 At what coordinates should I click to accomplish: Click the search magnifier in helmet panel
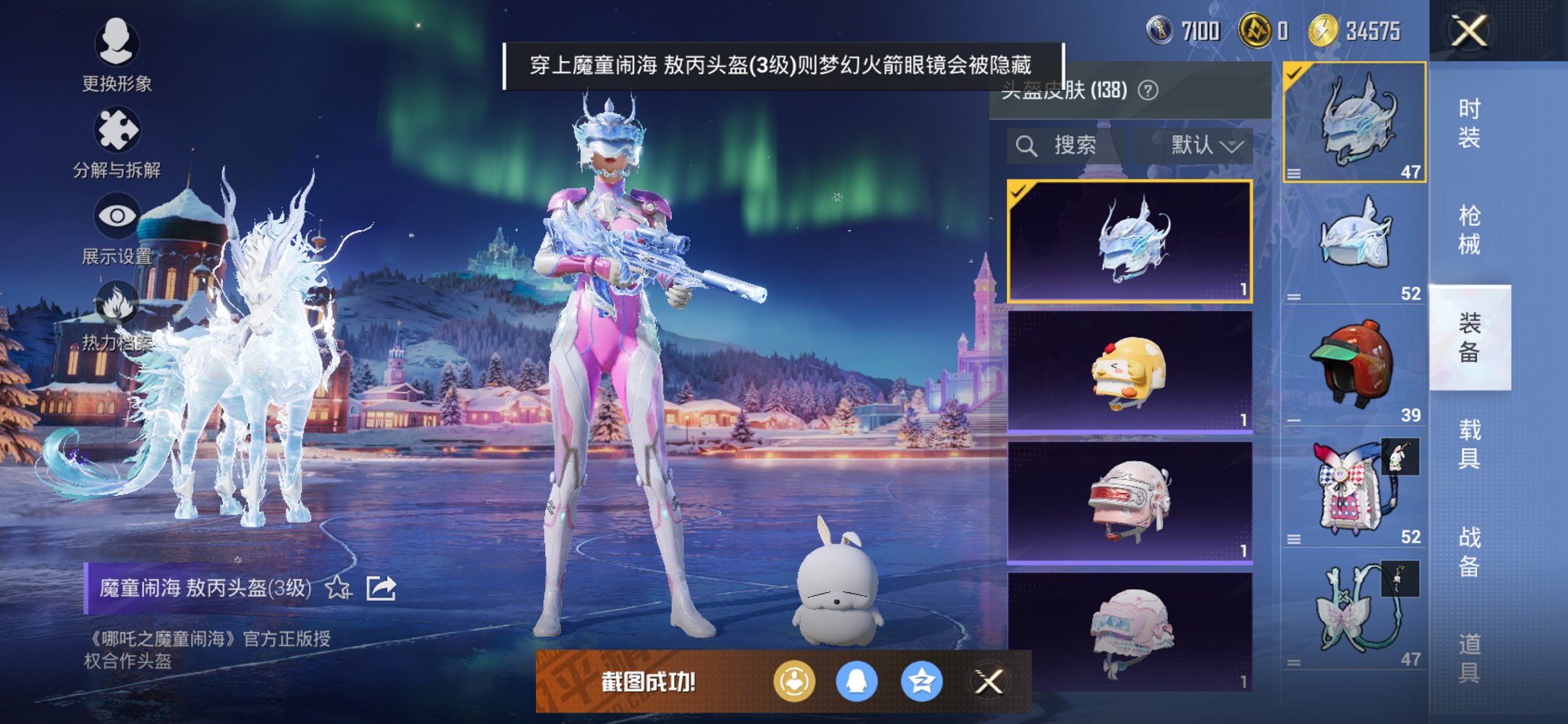[1028, 144]
